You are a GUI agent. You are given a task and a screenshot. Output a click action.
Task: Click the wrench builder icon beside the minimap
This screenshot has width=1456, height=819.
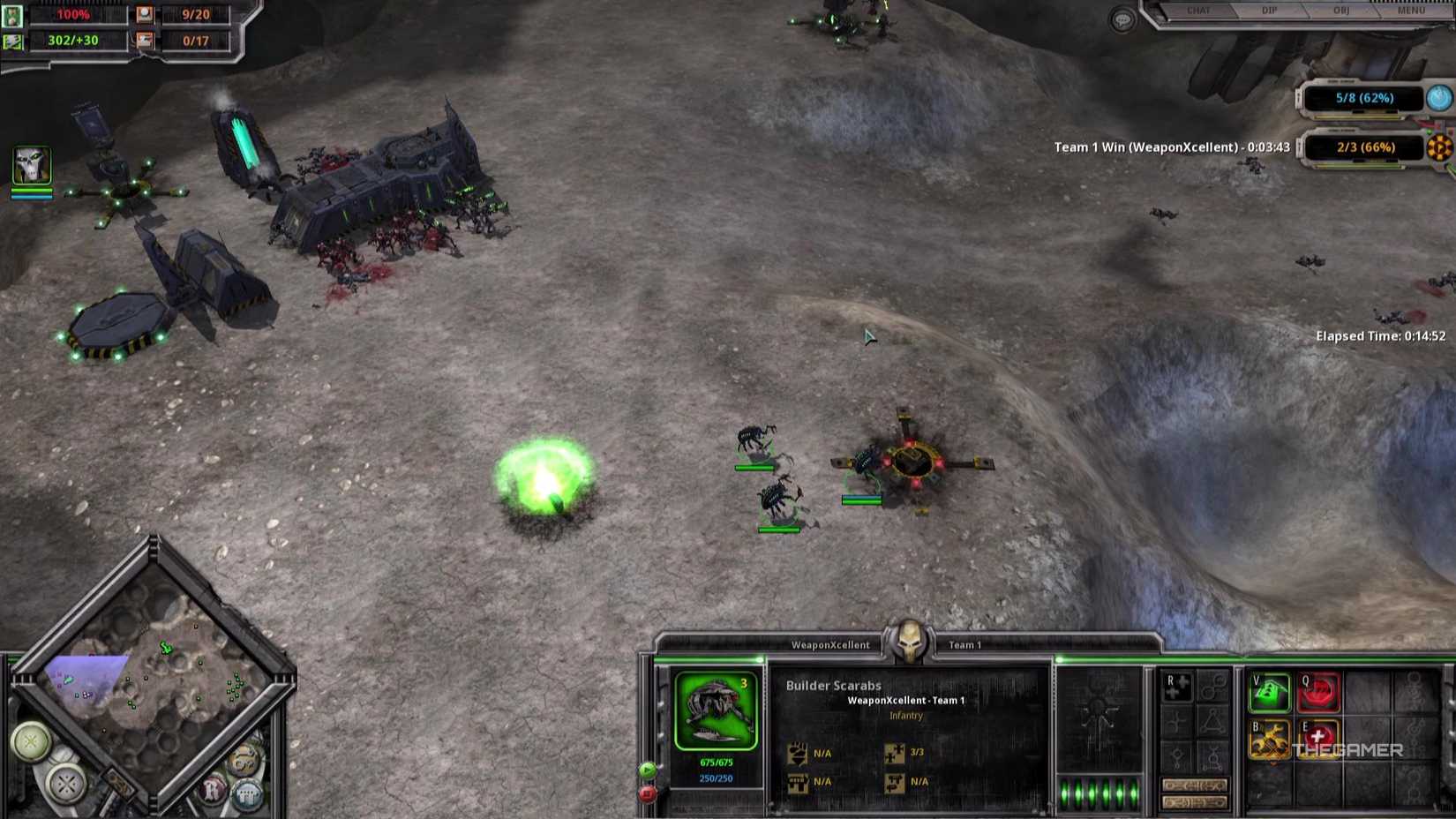pos(244,759)
